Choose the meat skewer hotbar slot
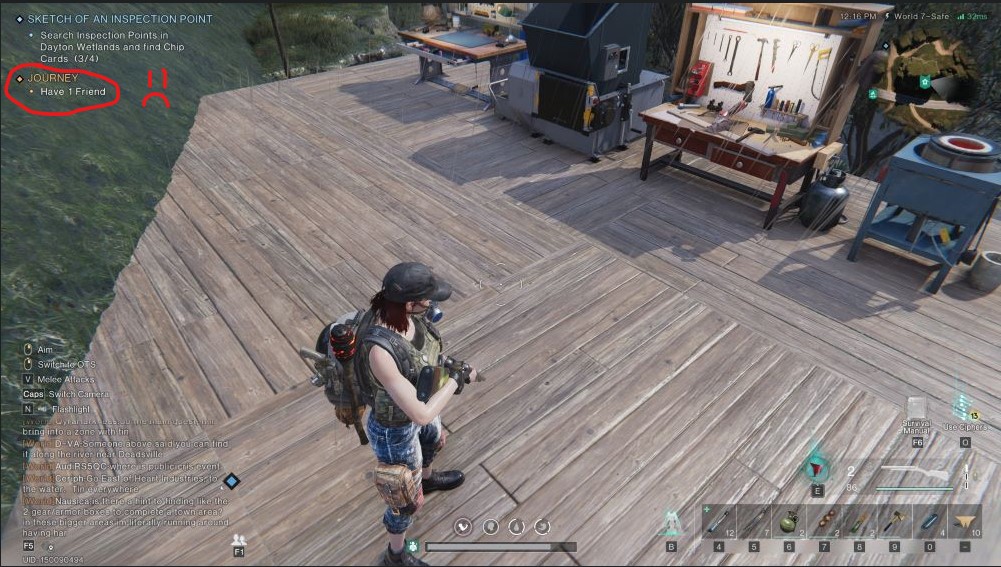The height and width of the screenshot is (567, 1001). point(824,521)
